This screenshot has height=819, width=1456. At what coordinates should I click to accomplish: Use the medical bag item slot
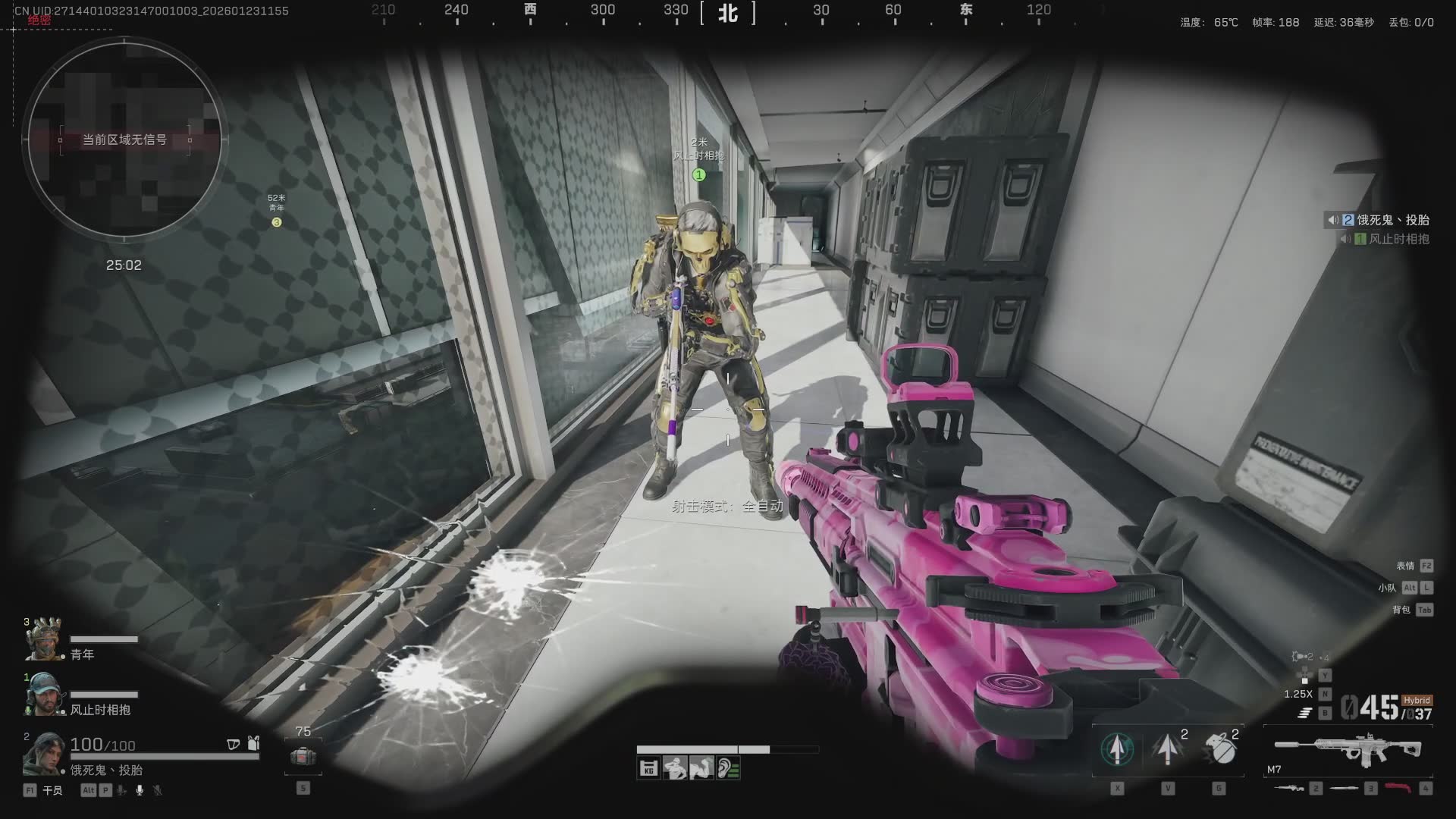(x=303, y=756)
